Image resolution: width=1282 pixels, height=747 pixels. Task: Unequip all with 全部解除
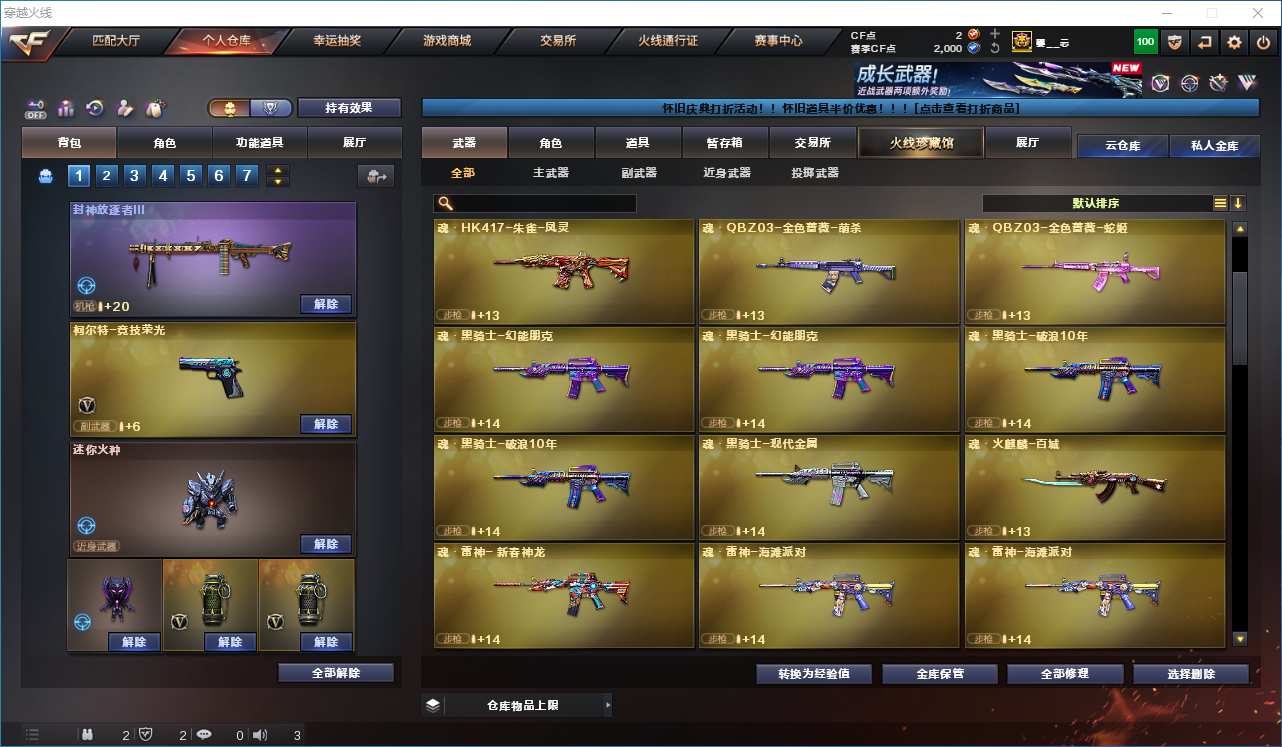click(336, 673)
